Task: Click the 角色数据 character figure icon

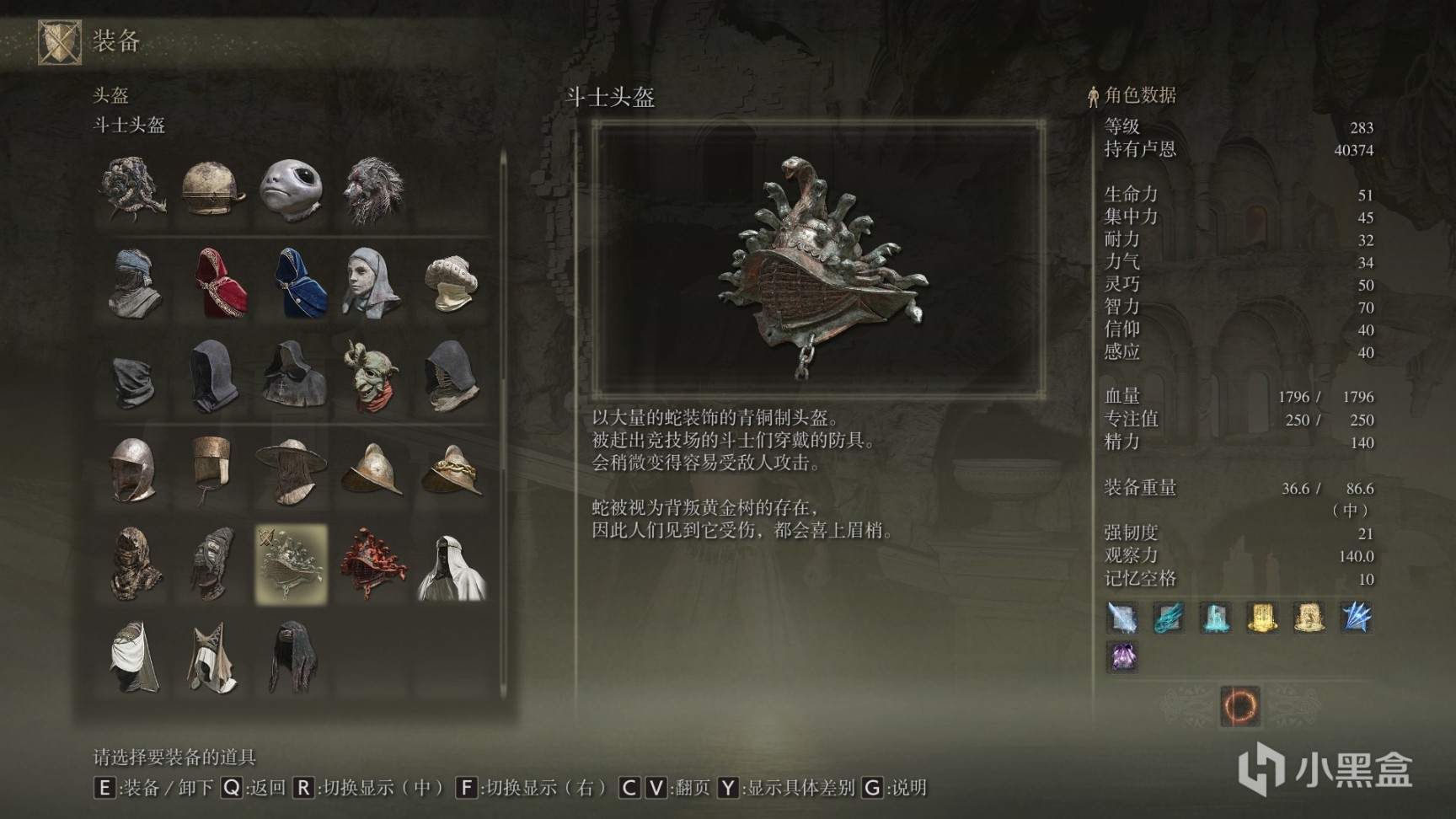Action: (1091, 94)
